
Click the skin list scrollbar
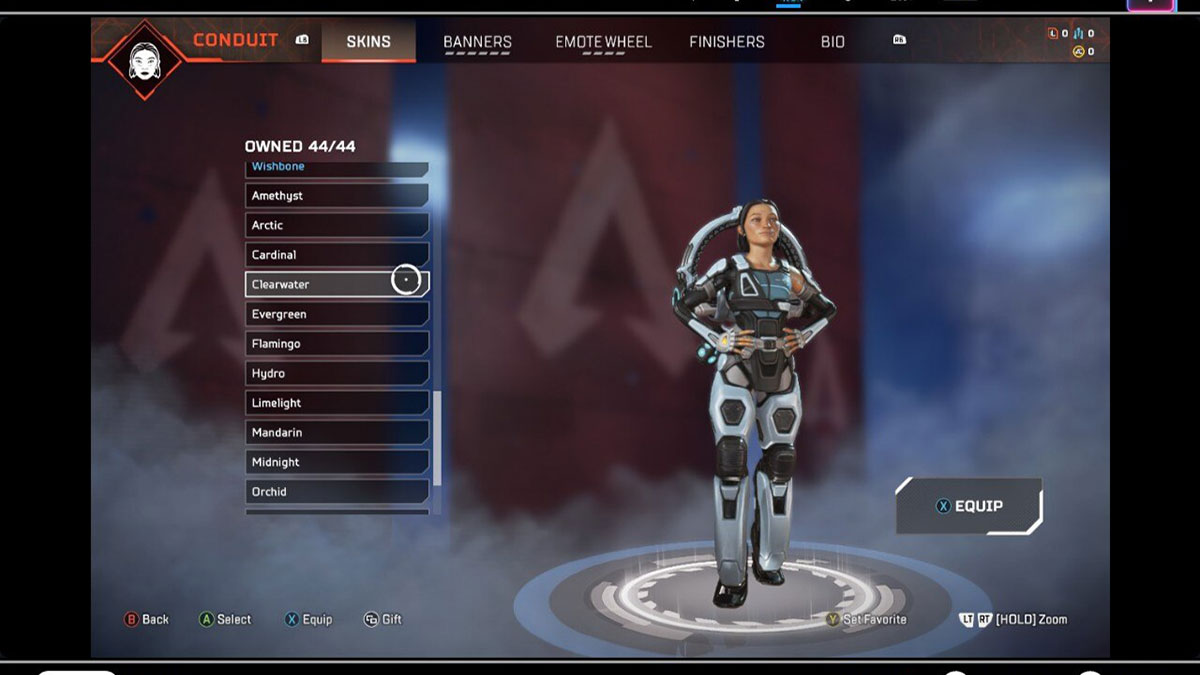pyautogui.click(x=437, y=438)
